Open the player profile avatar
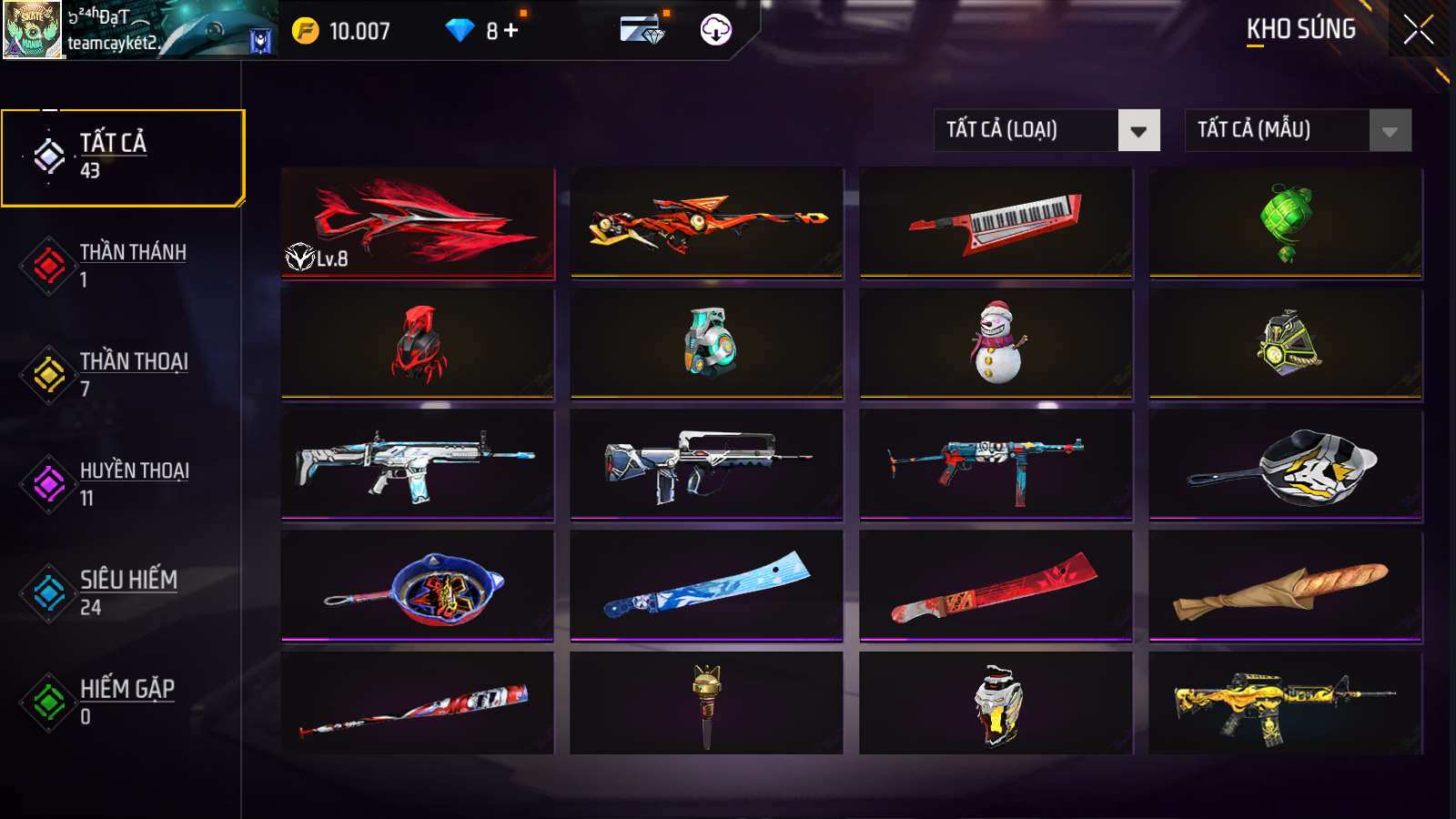 [33, 30]
